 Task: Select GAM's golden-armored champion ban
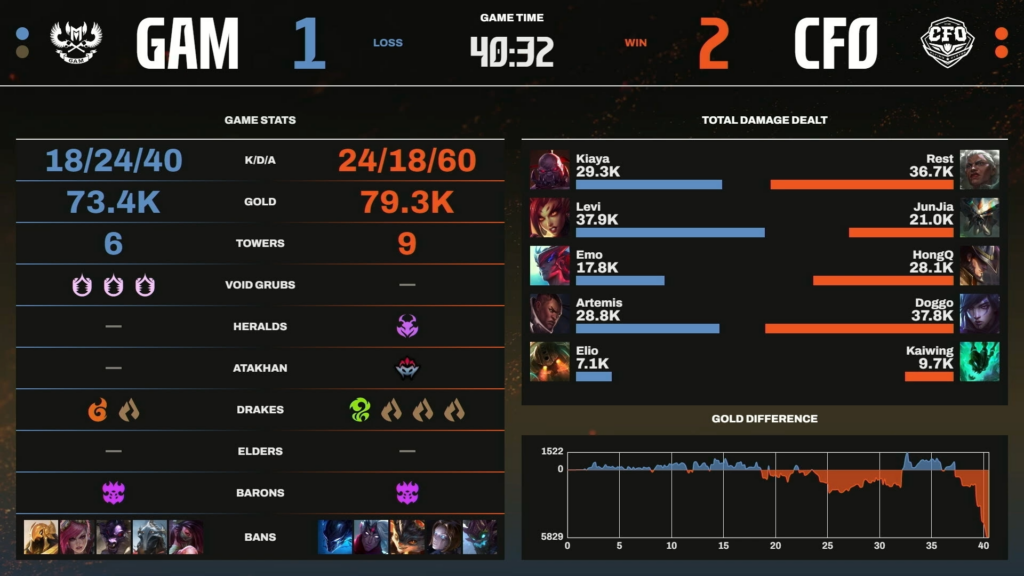(x=40, y=537)
